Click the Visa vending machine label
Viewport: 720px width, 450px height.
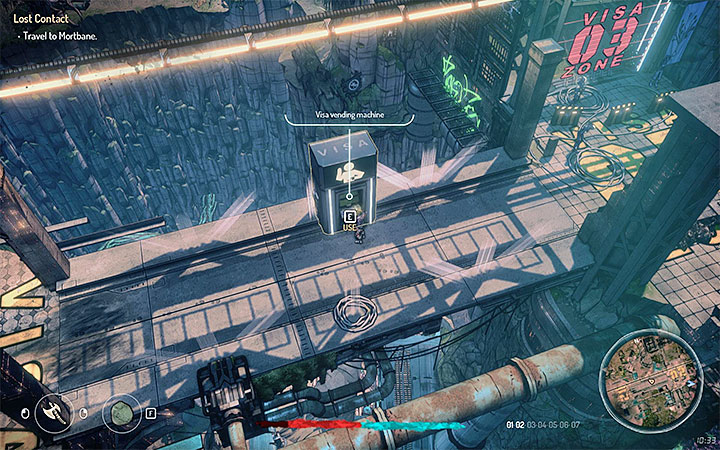click(x=350, y=116)
